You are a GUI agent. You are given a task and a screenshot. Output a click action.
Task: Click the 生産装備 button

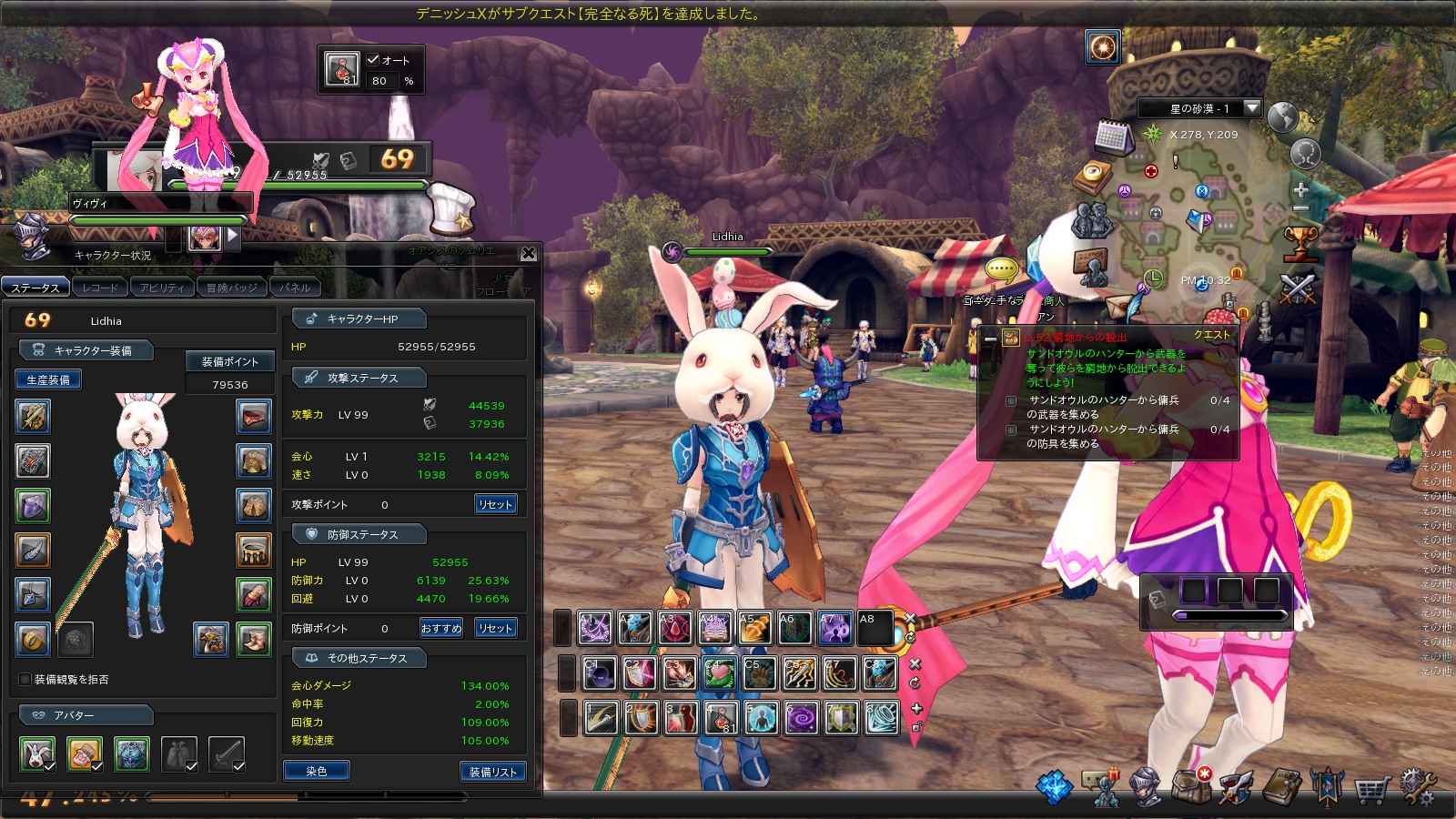[48, 379]
